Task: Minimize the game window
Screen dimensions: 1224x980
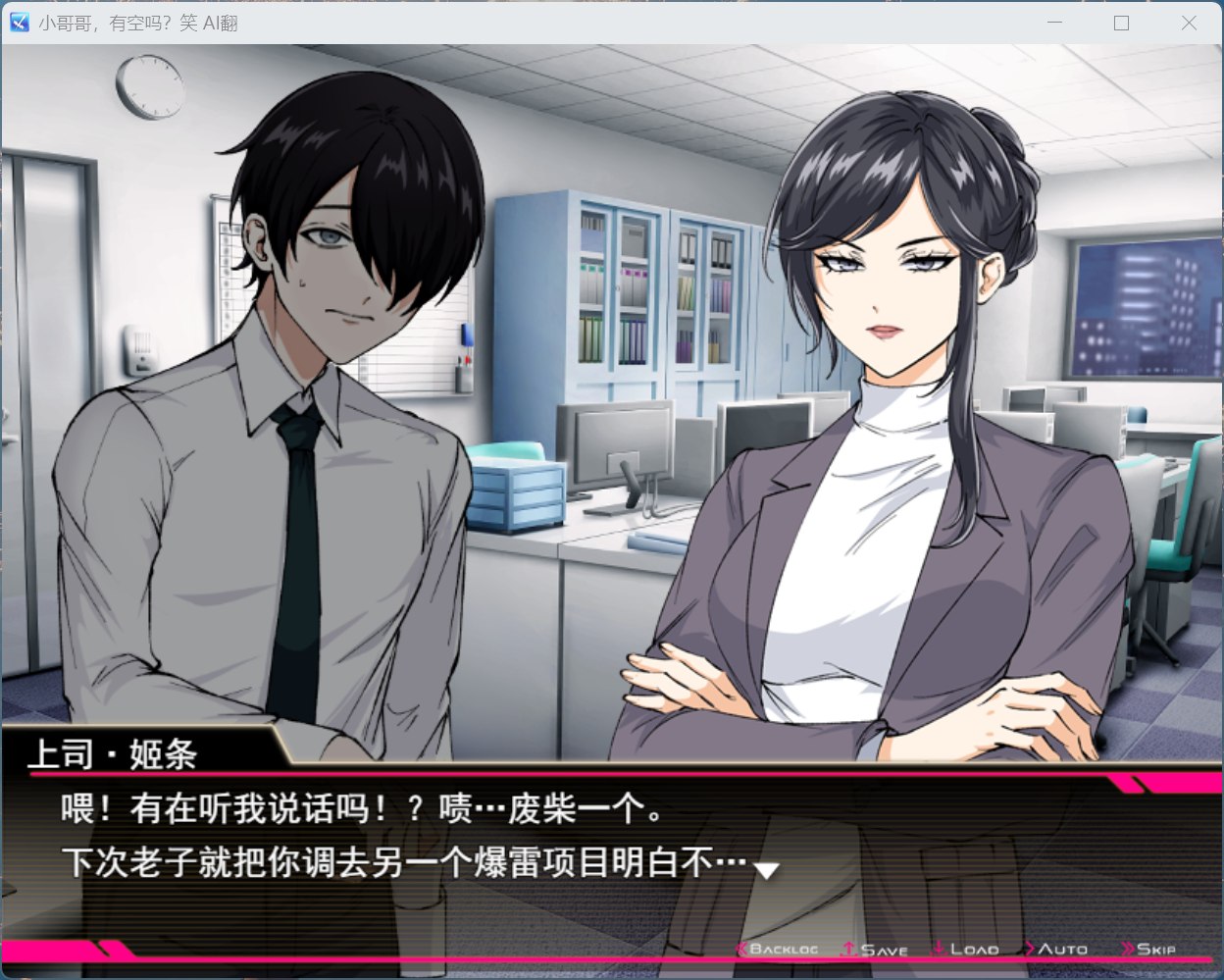Action: 1055,23
